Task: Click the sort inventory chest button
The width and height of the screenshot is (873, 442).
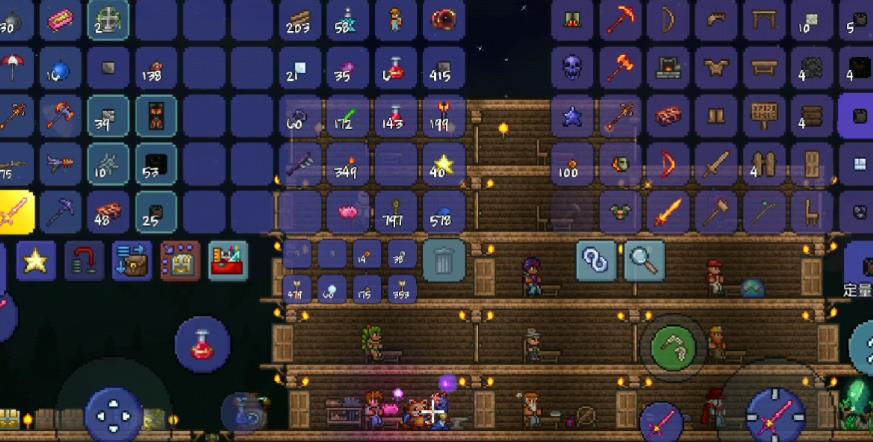Action: (180, 261)
